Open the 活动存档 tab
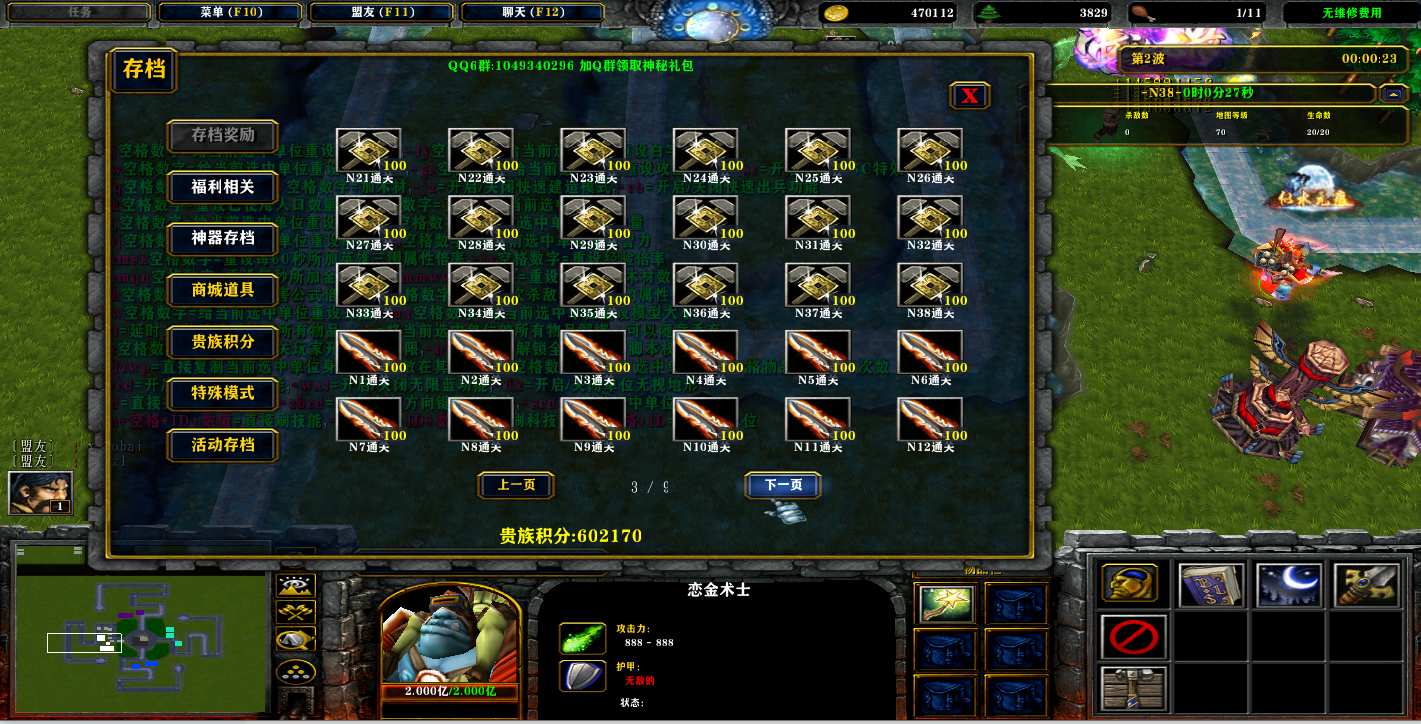 pyautogui.click(x=223, y=445)
